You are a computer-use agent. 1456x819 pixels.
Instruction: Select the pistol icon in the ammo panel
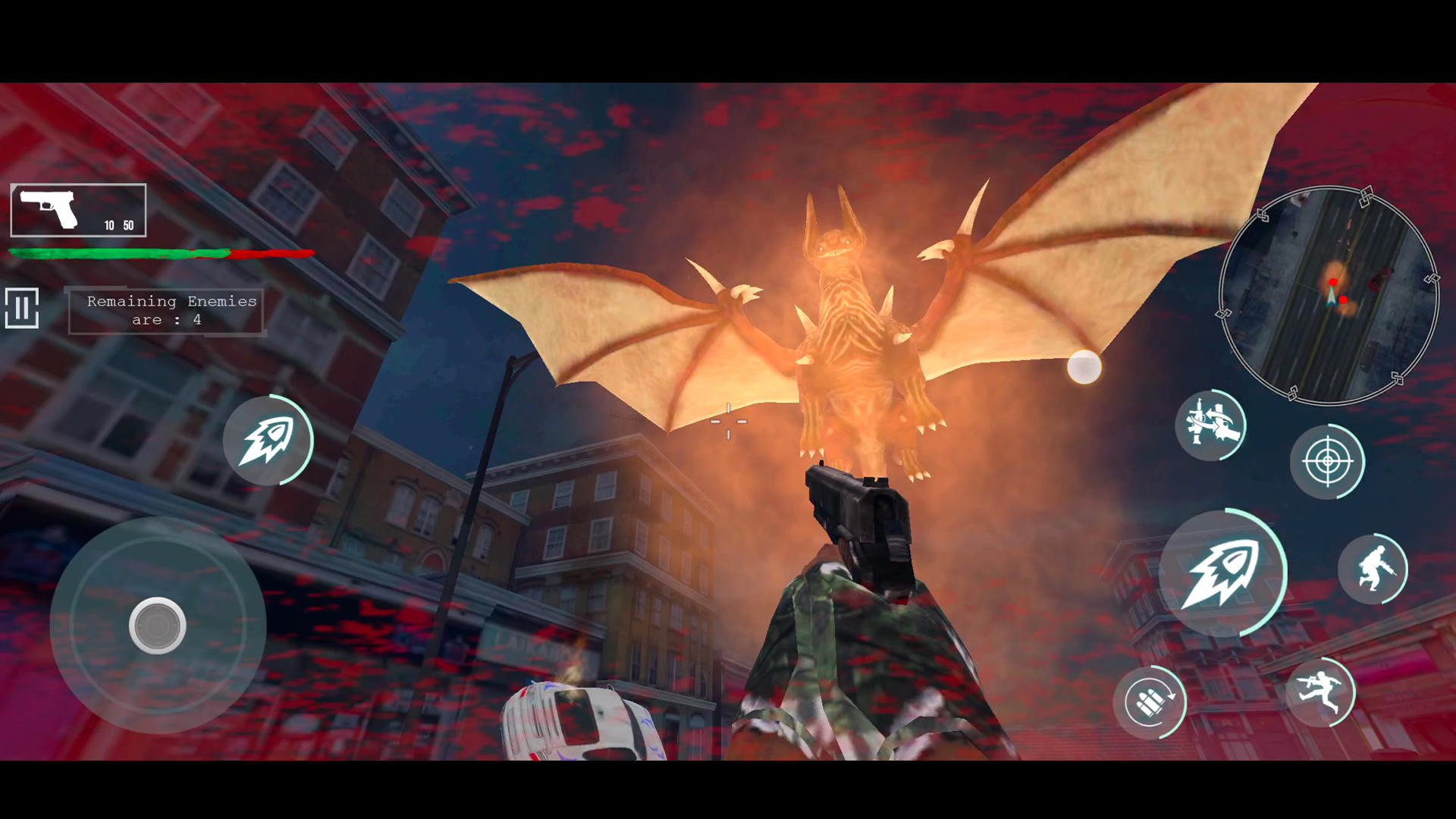[x=49, y=207]
